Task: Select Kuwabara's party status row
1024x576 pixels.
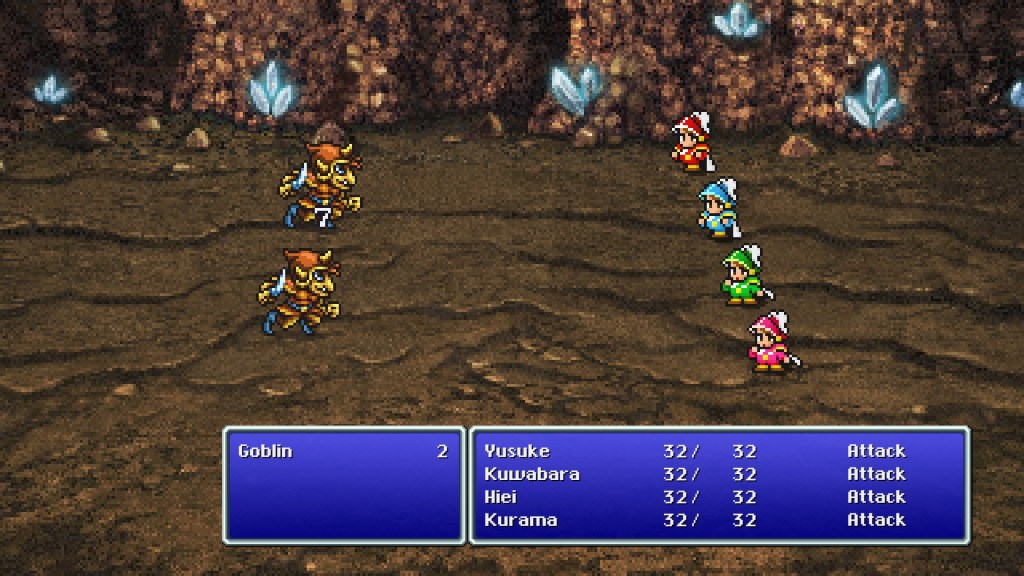Action: [x=531, y=474]
